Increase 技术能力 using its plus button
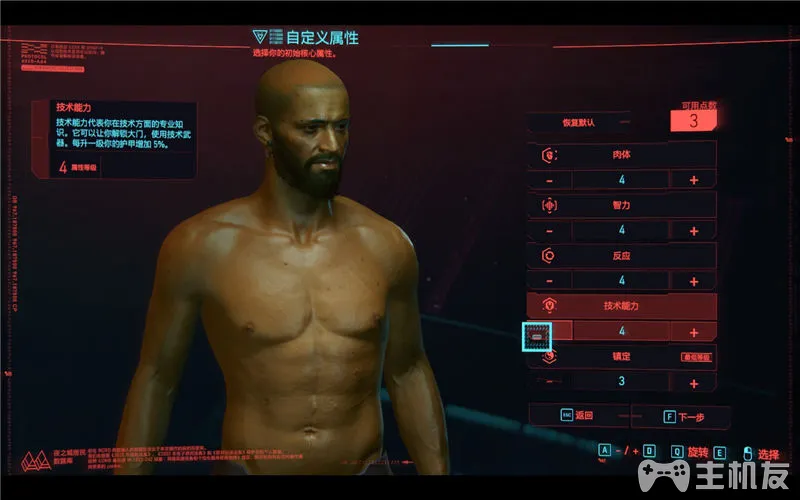Viewport: 800px width, 500px height. pos(693,332)
